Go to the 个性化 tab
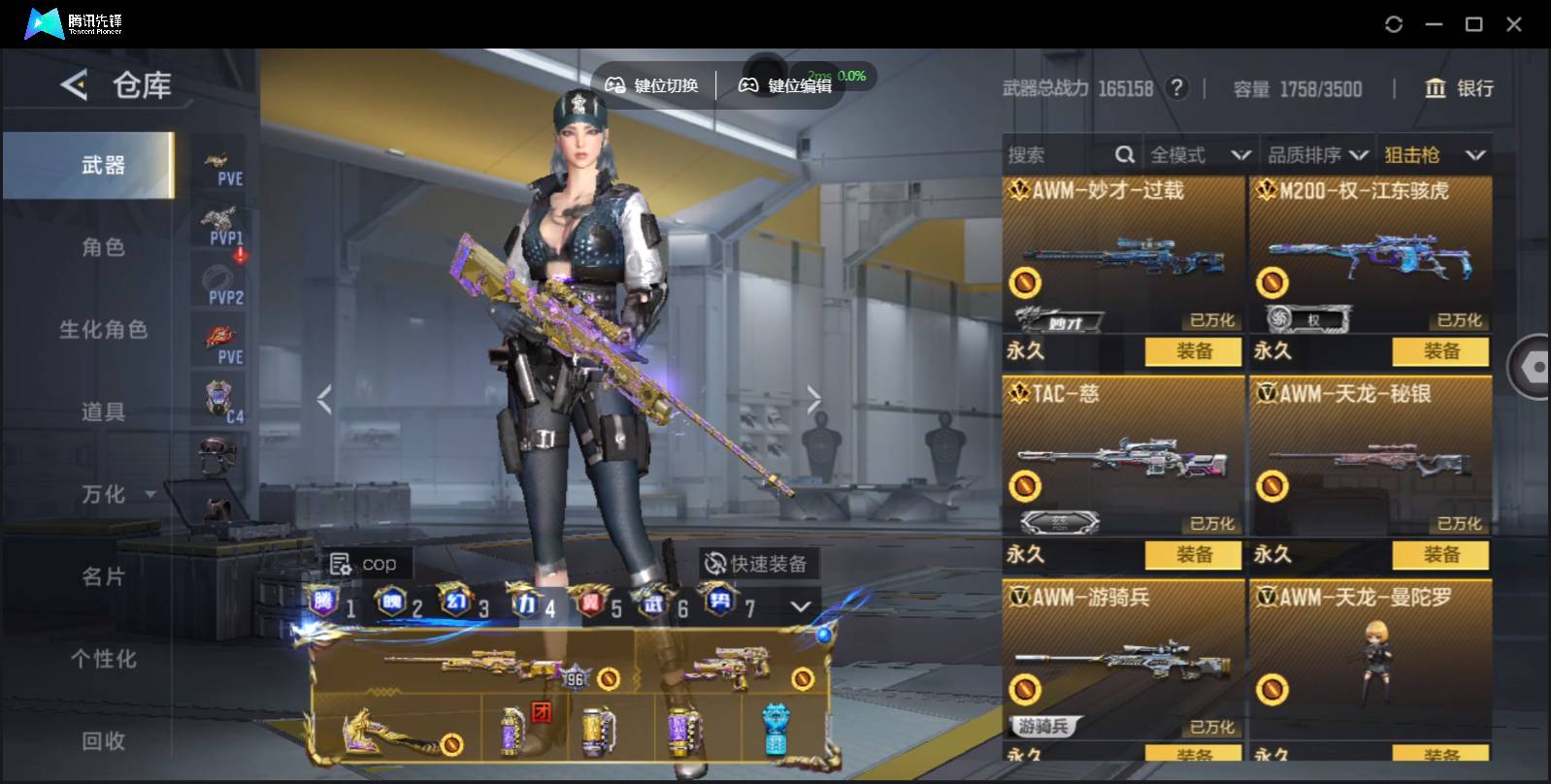 103,660
